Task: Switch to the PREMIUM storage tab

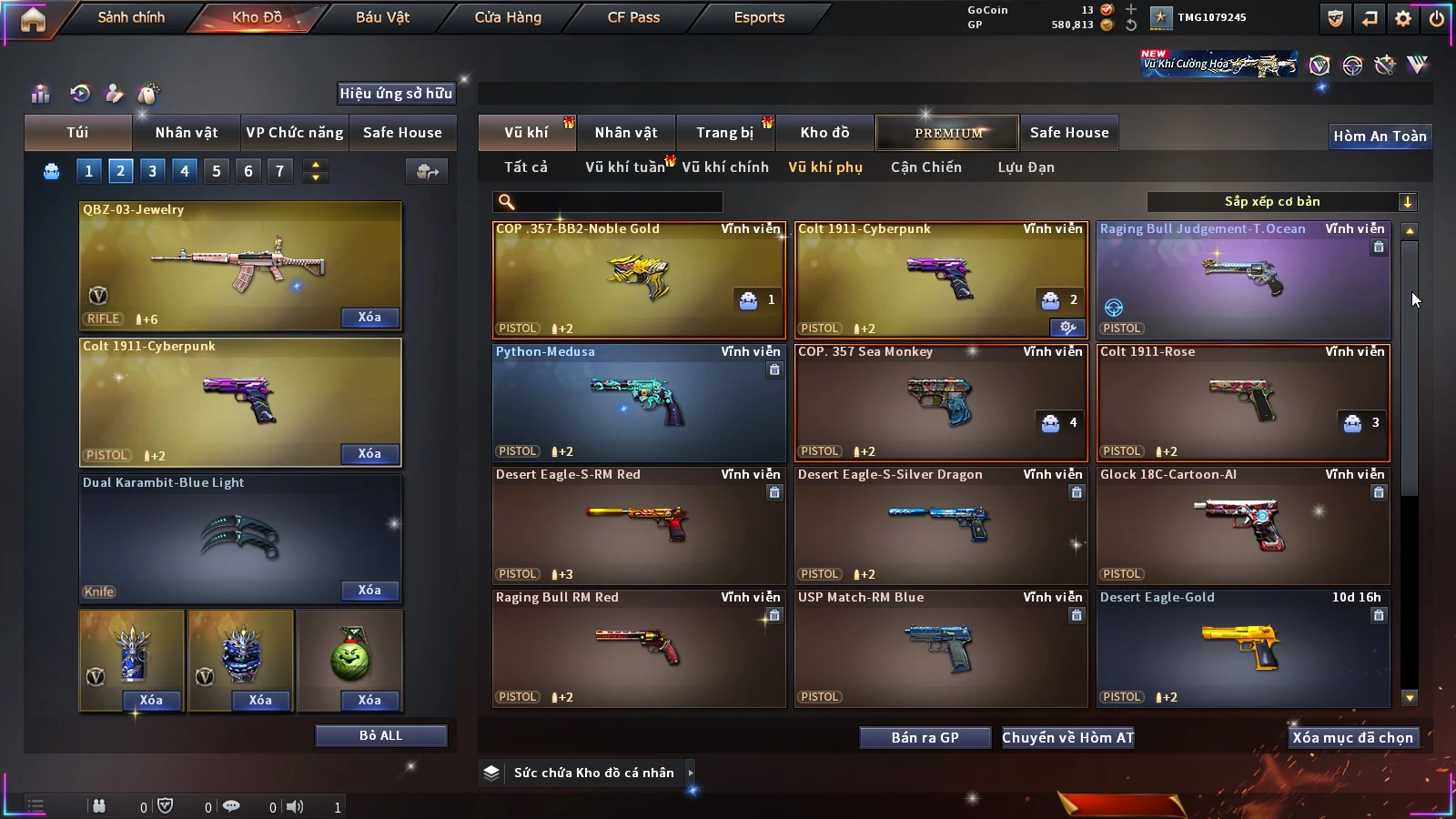Action: (x=948, y=133)
